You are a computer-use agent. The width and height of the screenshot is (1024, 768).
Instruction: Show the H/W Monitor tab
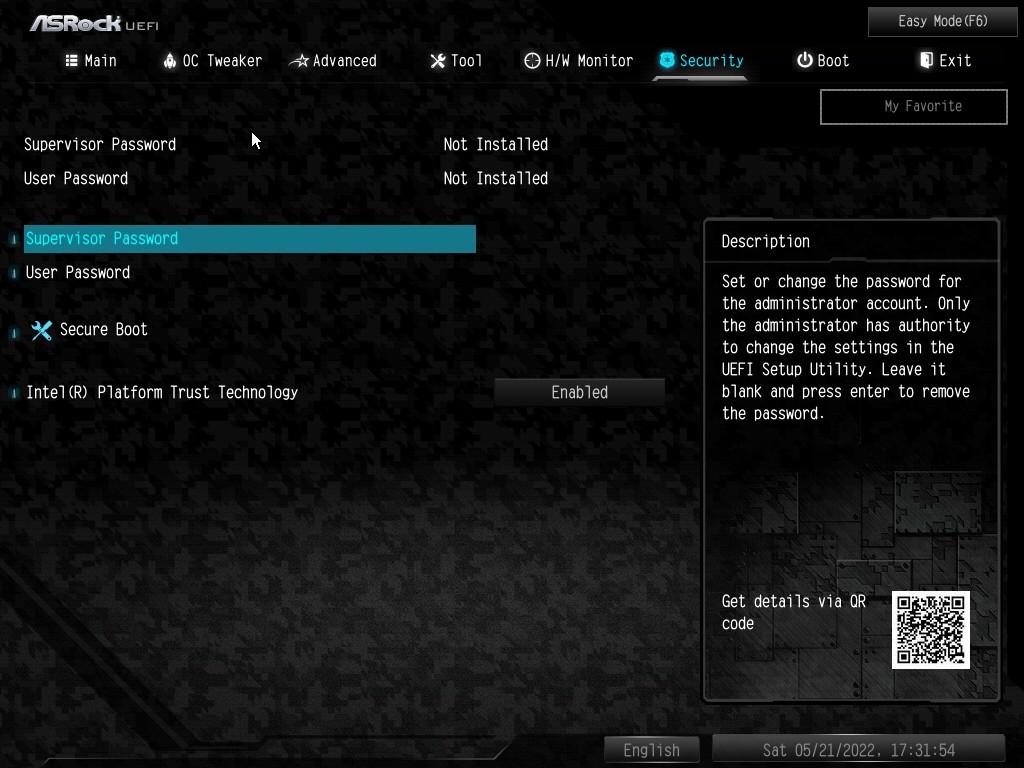pos(578,61)
